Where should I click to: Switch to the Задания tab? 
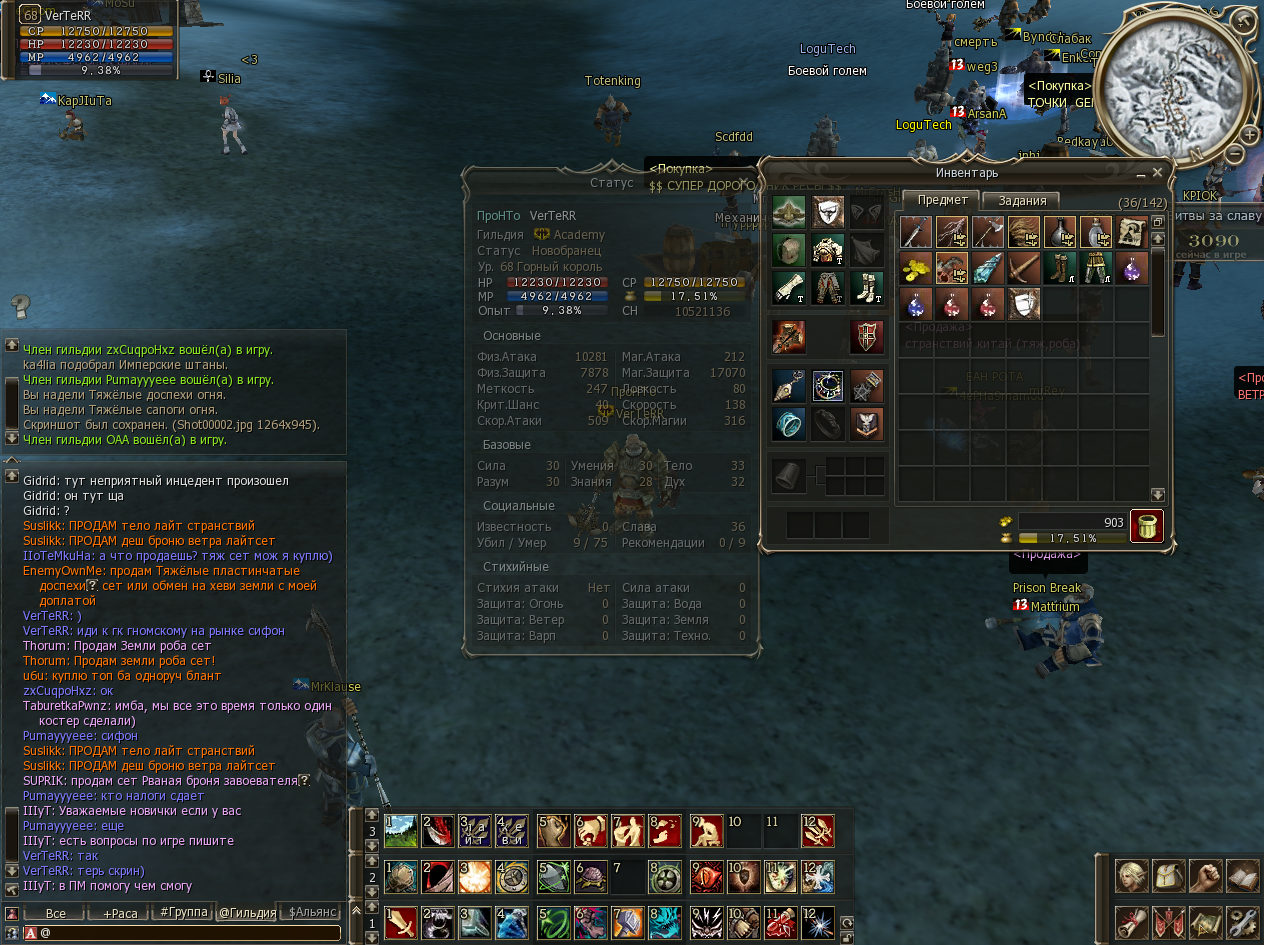tap(1023, 200)
